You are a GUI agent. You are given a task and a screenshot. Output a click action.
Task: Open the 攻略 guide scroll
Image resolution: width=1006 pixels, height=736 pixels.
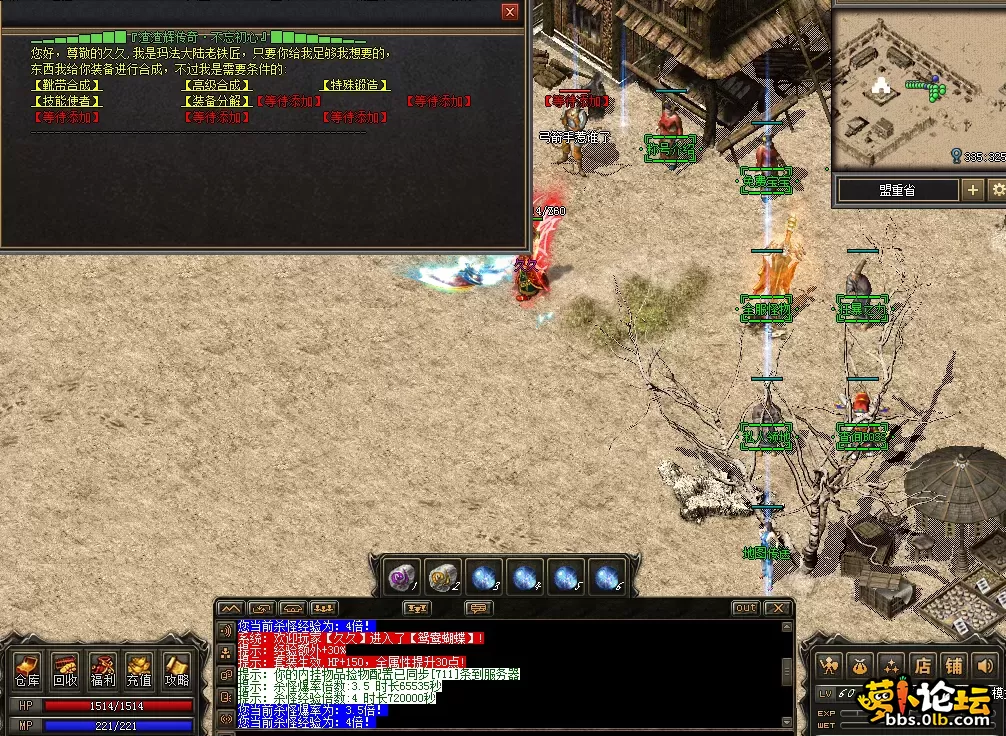point(176,671)
